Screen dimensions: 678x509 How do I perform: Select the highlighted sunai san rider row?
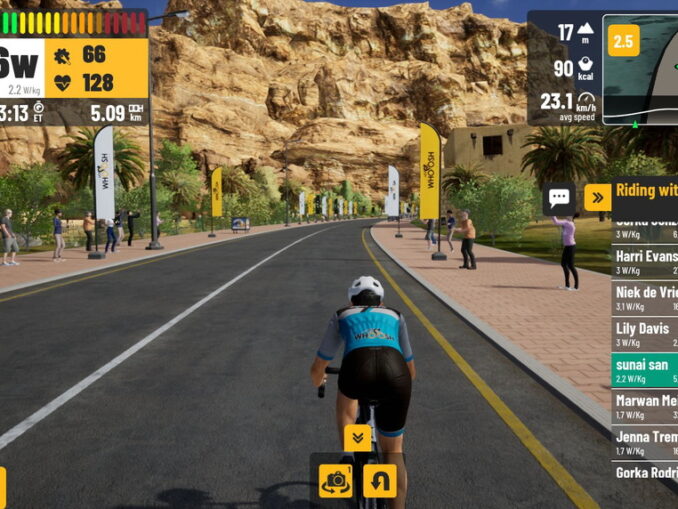pos(645,370)
